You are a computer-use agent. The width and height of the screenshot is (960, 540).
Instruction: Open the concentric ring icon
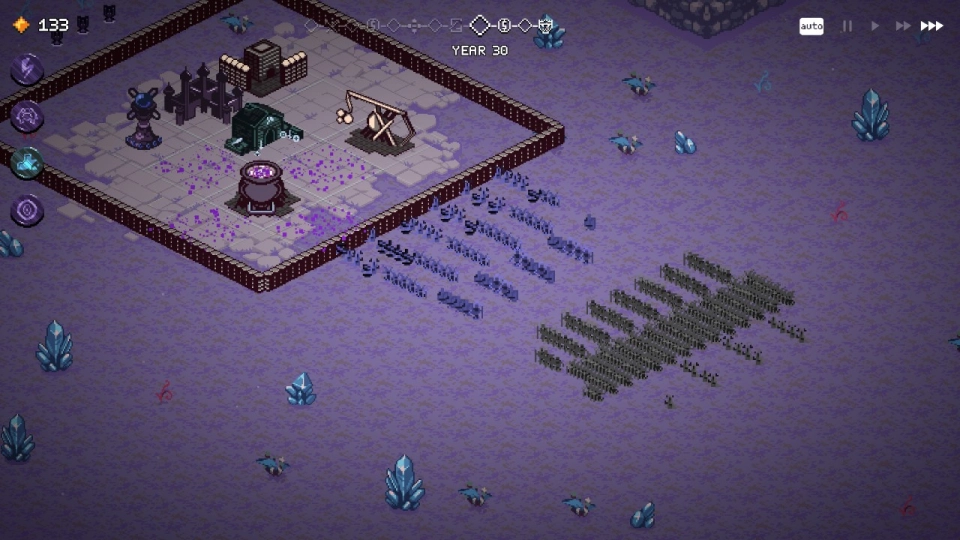click(x=27, y=210)
